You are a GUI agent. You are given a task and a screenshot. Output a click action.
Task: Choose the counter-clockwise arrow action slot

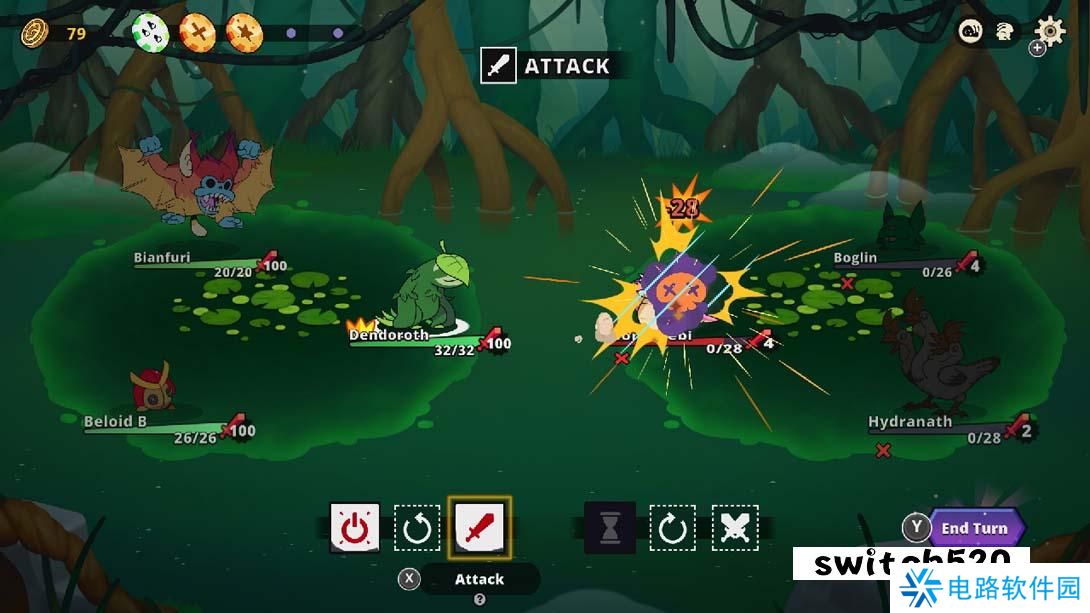[417, 527]
